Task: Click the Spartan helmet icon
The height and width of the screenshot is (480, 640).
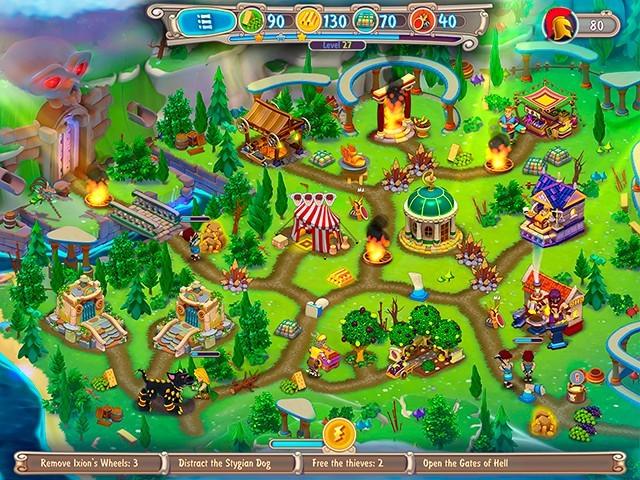Action: (559, 25)
